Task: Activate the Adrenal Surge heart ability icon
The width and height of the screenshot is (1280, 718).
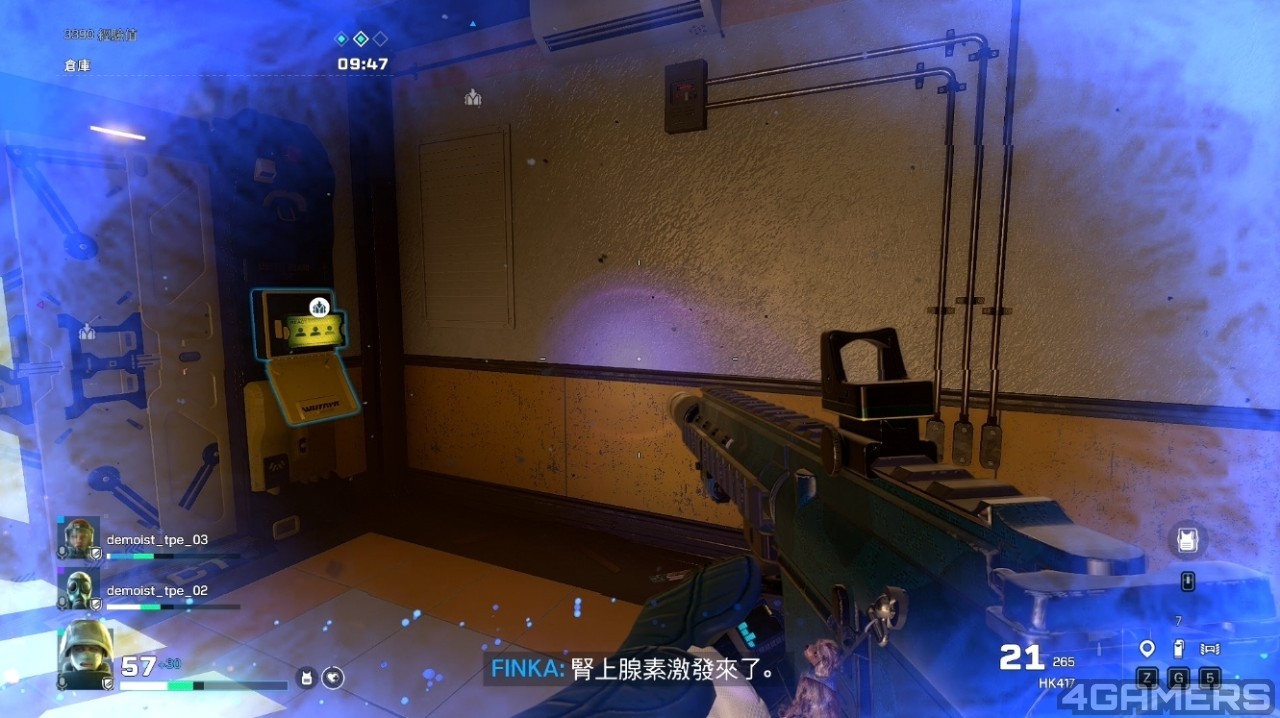Action: coord(333,678)
